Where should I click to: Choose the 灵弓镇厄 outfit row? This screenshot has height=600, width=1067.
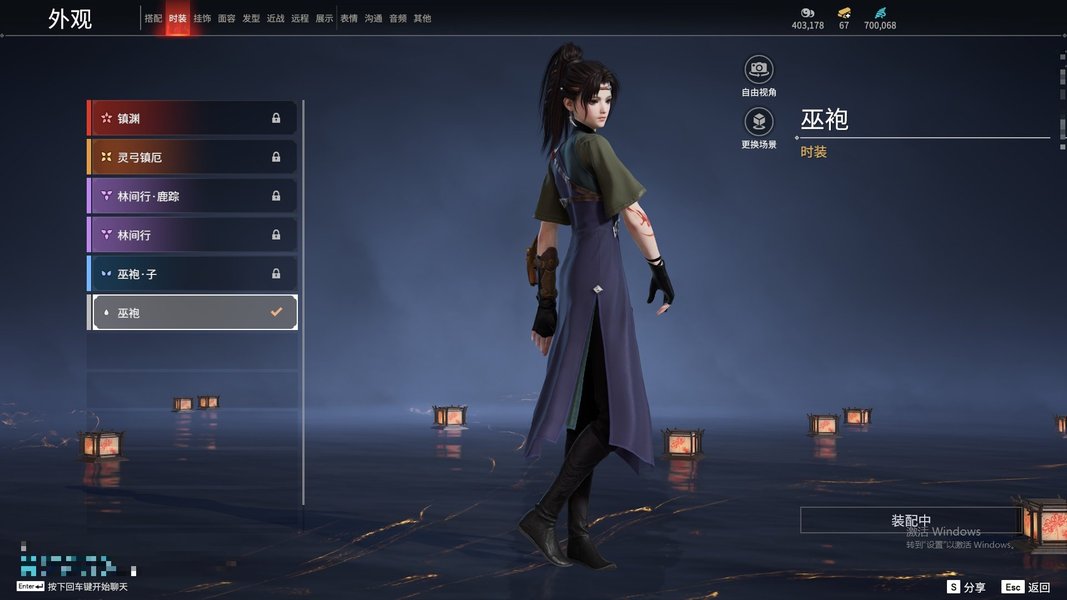point(193,157)
